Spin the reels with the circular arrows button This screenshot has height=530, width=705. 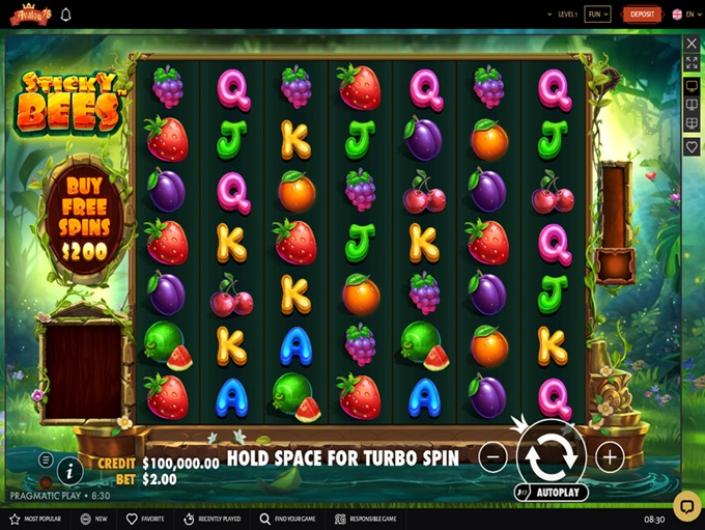[551, 456]
